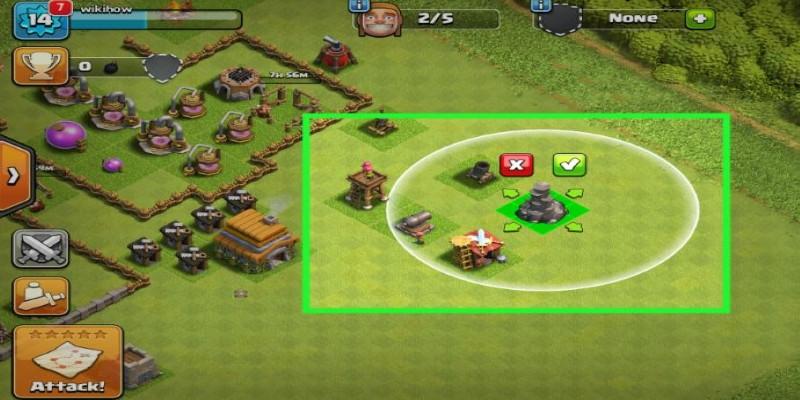
Task: Open the crossed swords icon button
Action: point(39,246)
